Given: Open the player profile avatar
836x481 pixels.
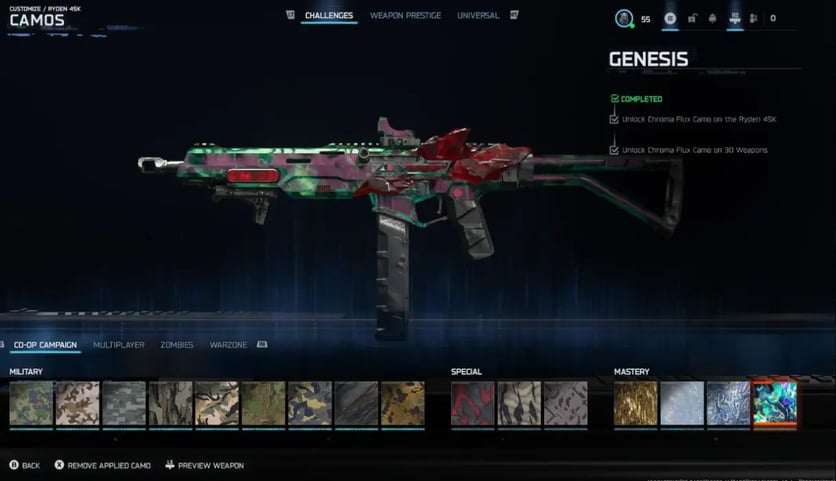Looking at the screenshot, I should click(x=624, y=18).
